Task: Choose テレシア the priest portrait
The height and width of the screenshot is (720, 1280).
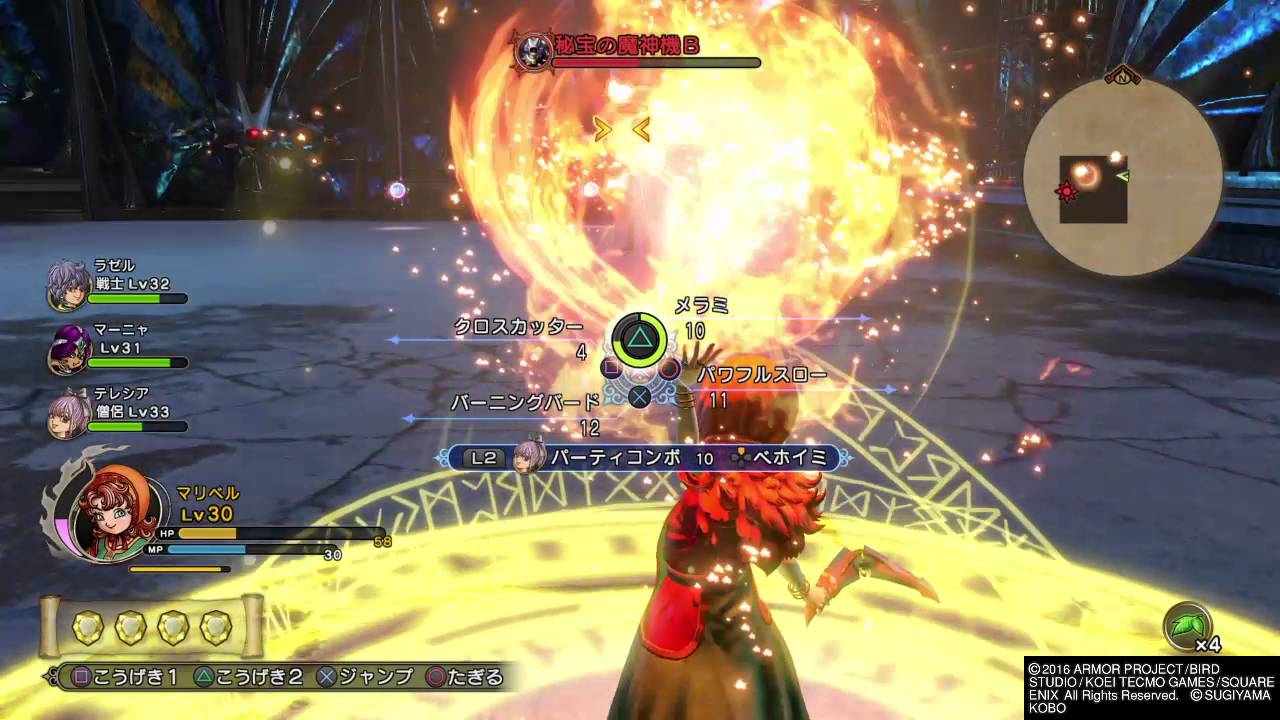Action: [67, 414]
